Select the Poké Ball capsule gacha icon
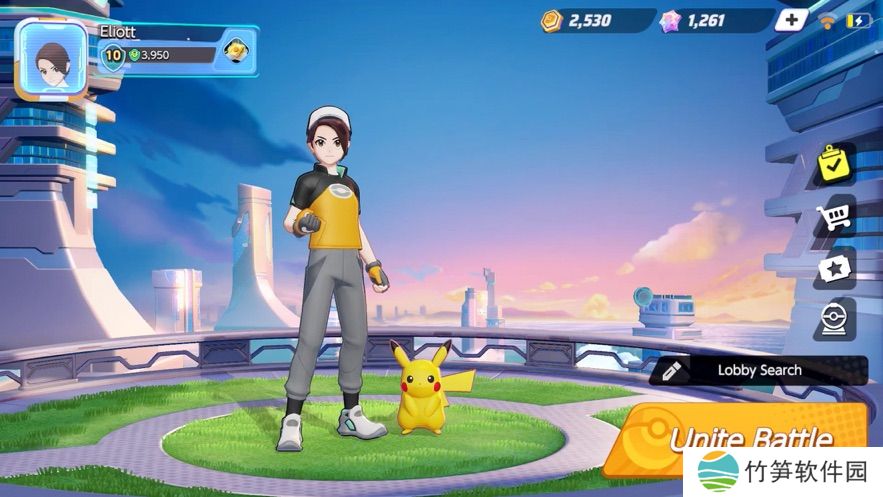Image resolution: width=883 pixels, height=497 pixels. [x=835, y=320]
